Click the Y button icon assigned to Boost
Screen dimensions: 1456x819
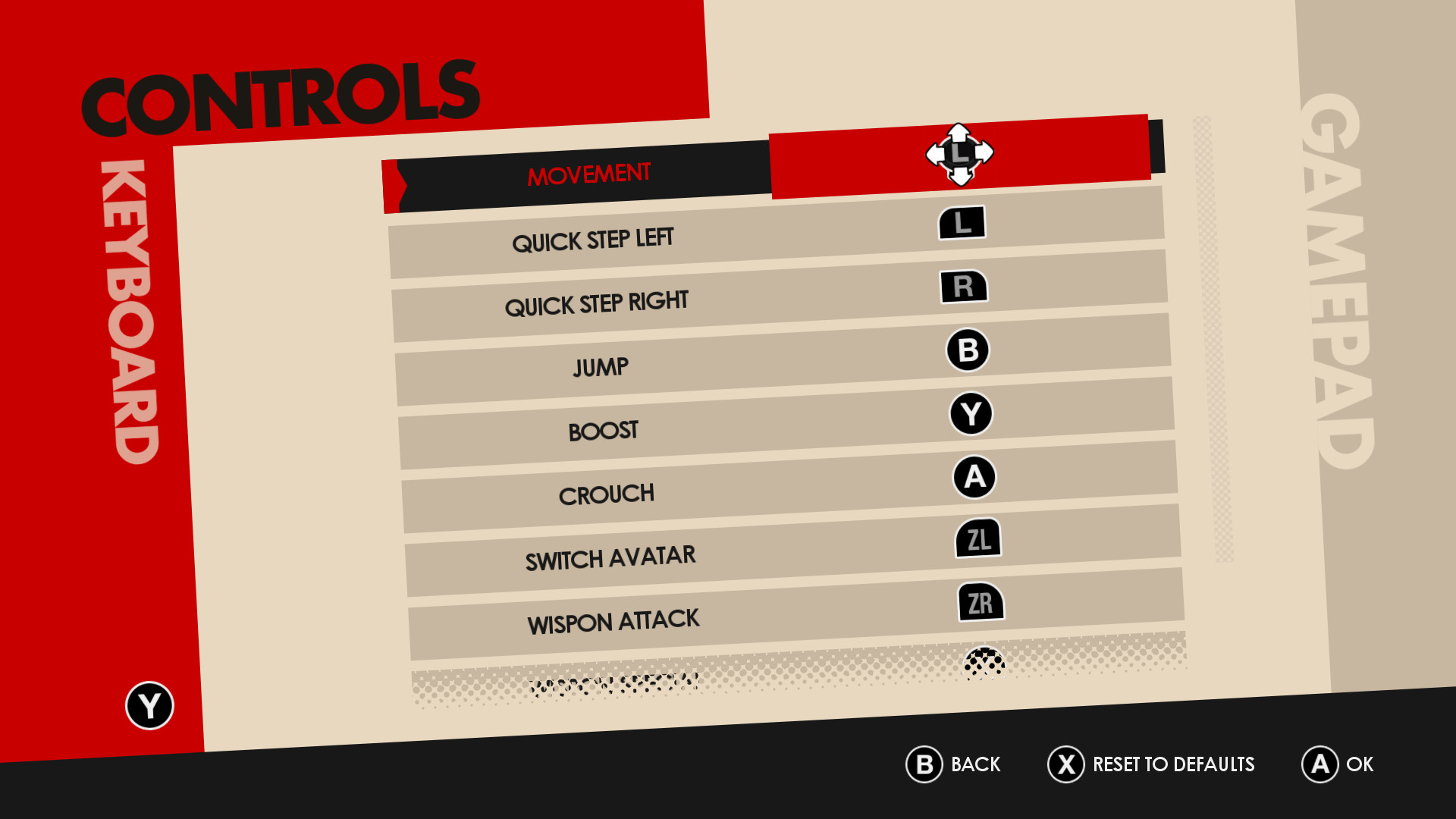971,413
